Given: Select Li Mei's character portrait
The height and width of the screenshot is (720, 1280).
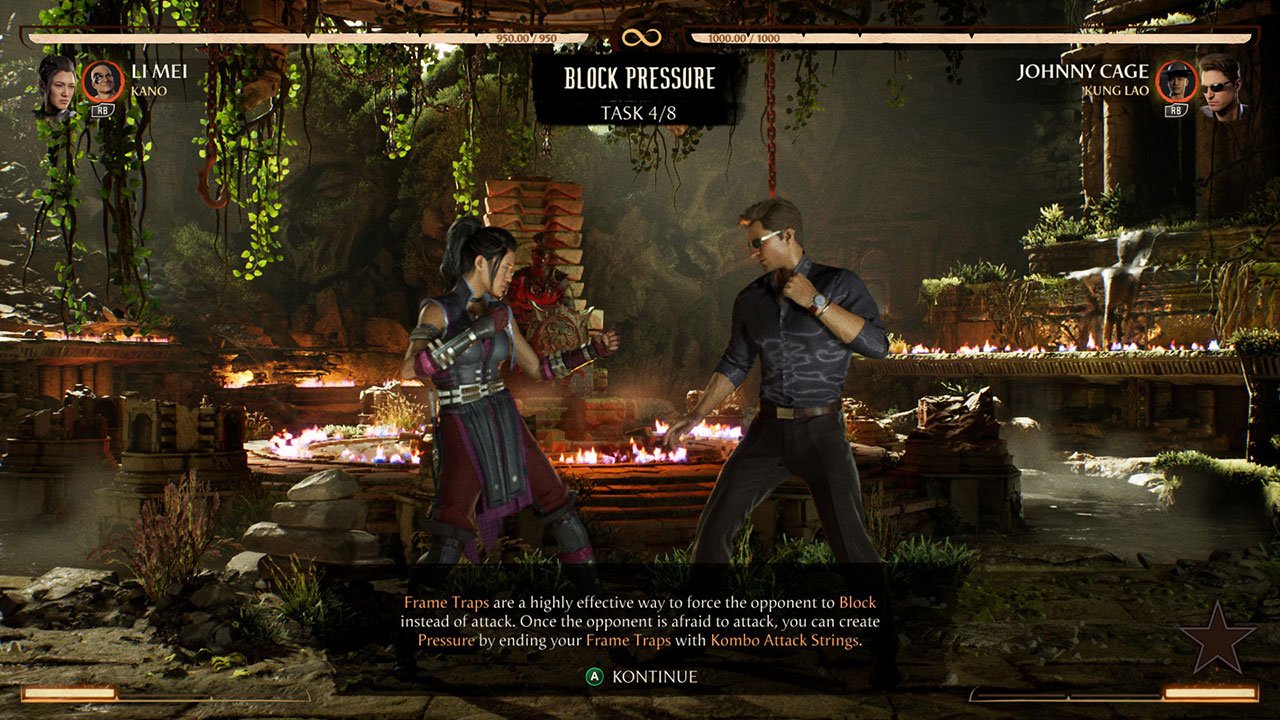Looking at the screenshot, I should pyautogui.click(x=57, y=85).
